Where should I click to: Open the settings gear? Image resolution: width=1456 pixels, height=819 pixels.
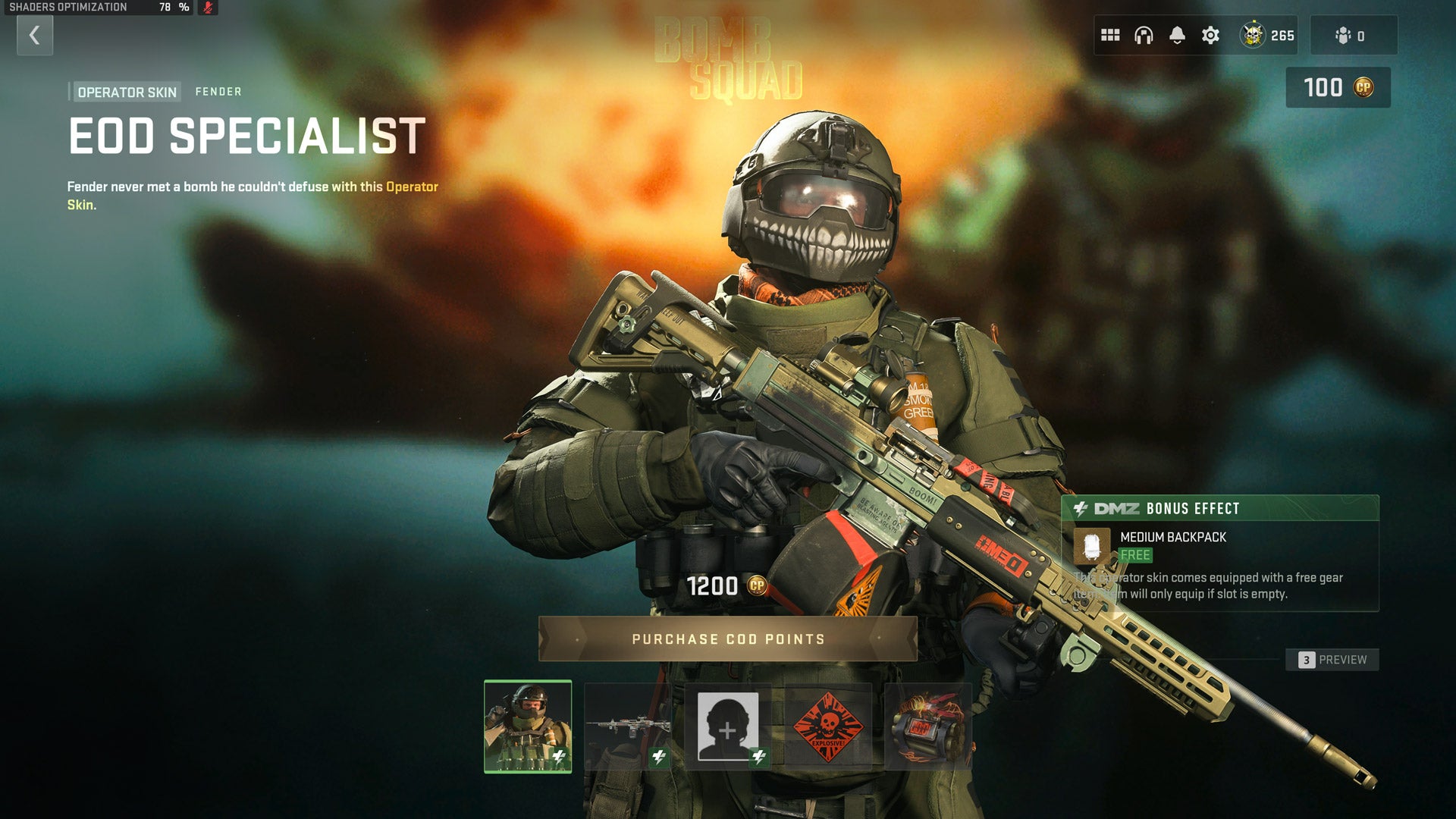point(1211,34)
